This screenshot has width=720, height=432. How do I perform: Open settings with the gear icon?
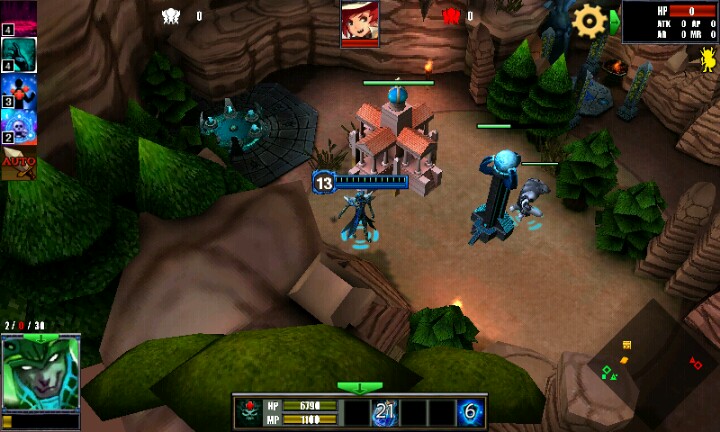coord(588,20)
